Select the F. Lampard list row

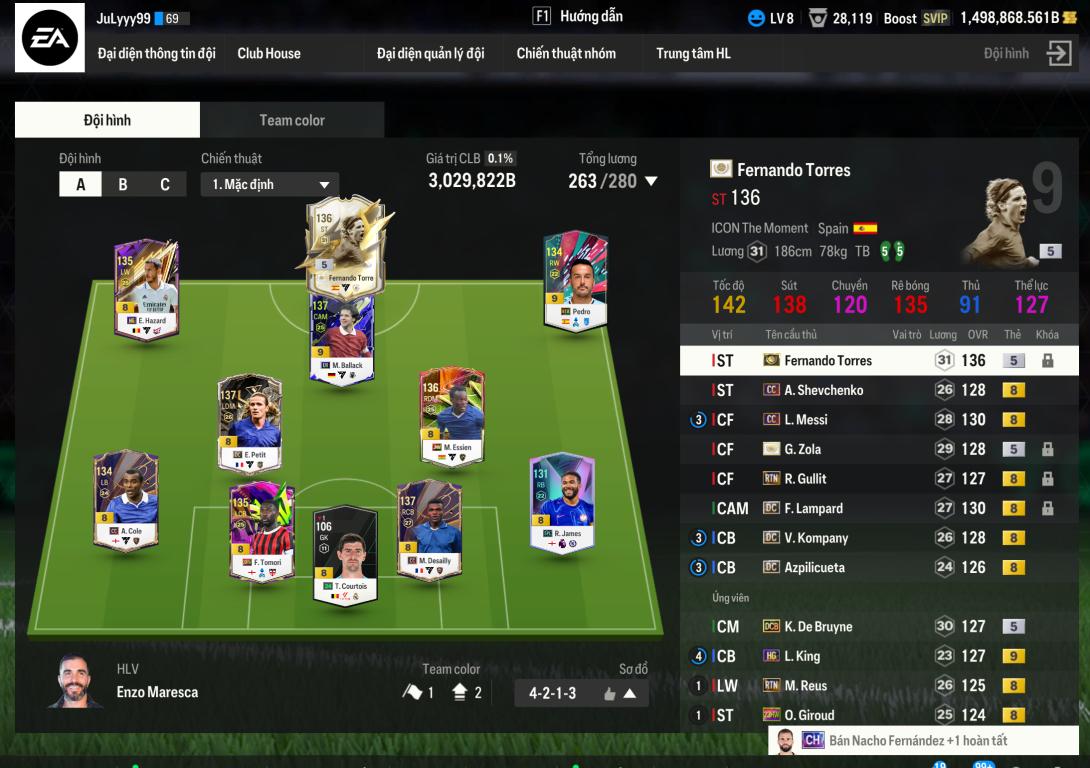(x=813, y=509)
